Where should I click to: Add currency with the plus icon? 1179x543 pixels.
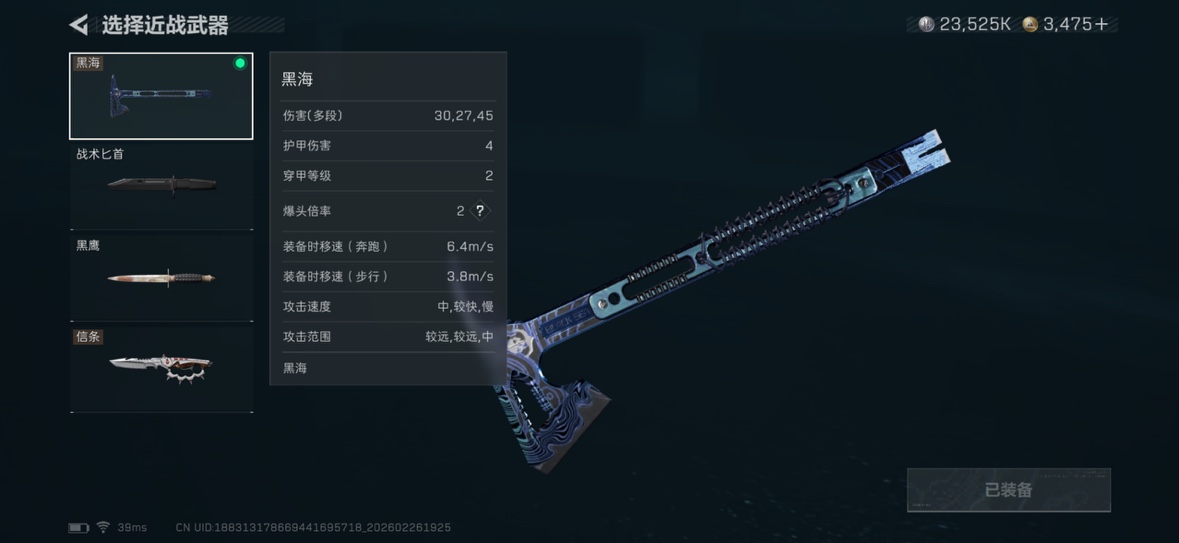tap(1102, 25)
